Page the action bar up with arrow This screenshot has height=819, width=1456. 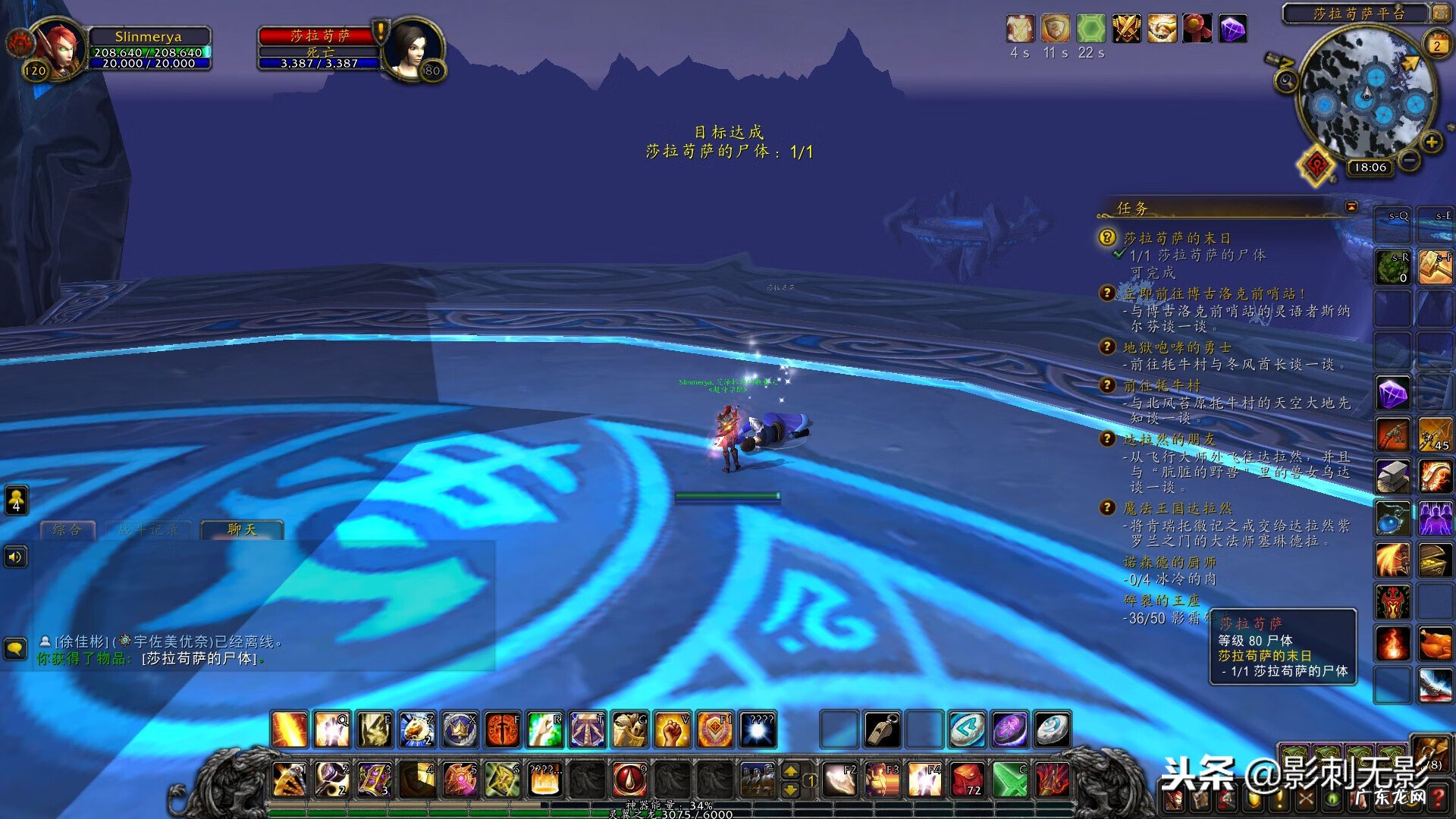coord(790,771)
